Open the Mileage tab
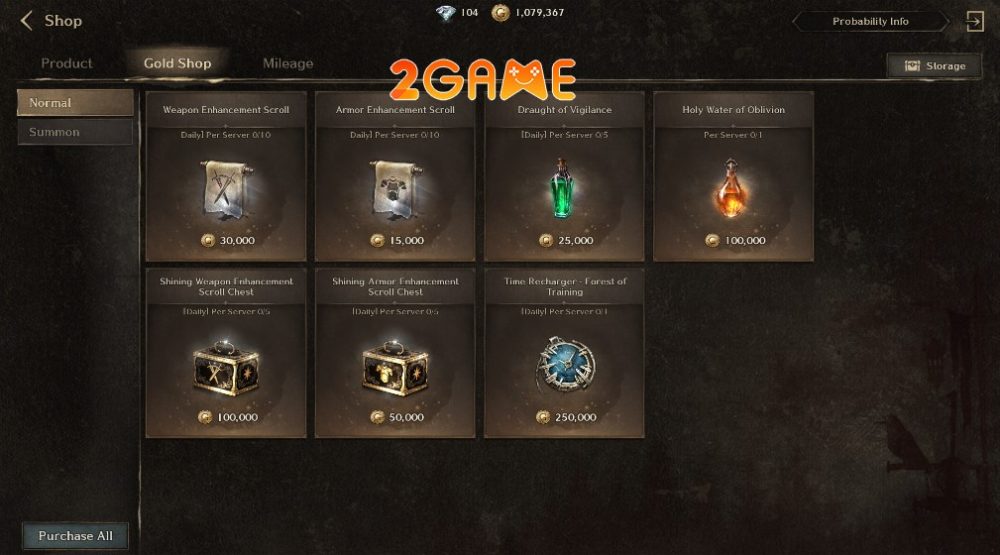 click(288, 63)
